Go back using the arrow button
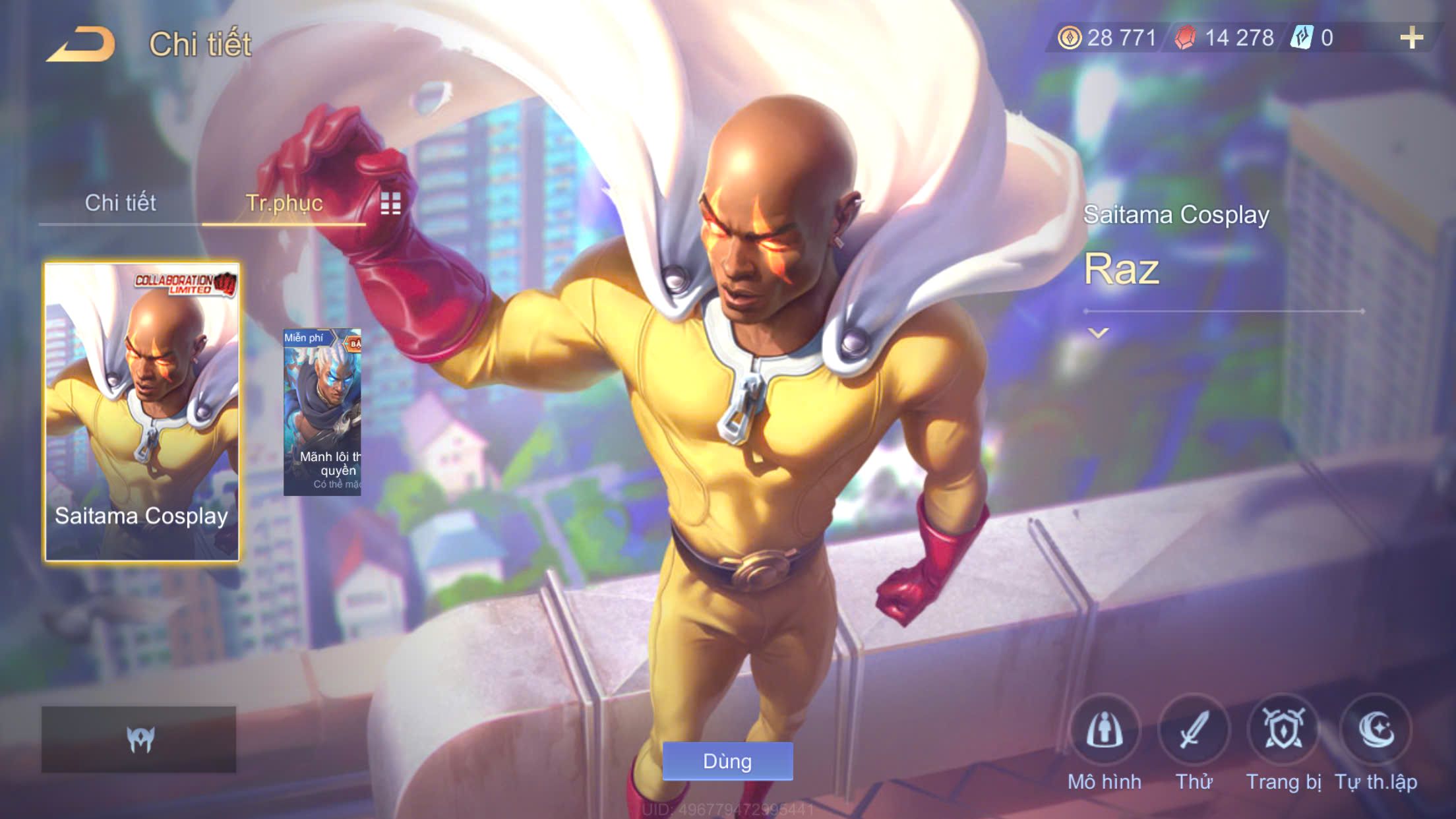Image resolution: width=1456 pixels, height=819 pixels. [81, 44]
